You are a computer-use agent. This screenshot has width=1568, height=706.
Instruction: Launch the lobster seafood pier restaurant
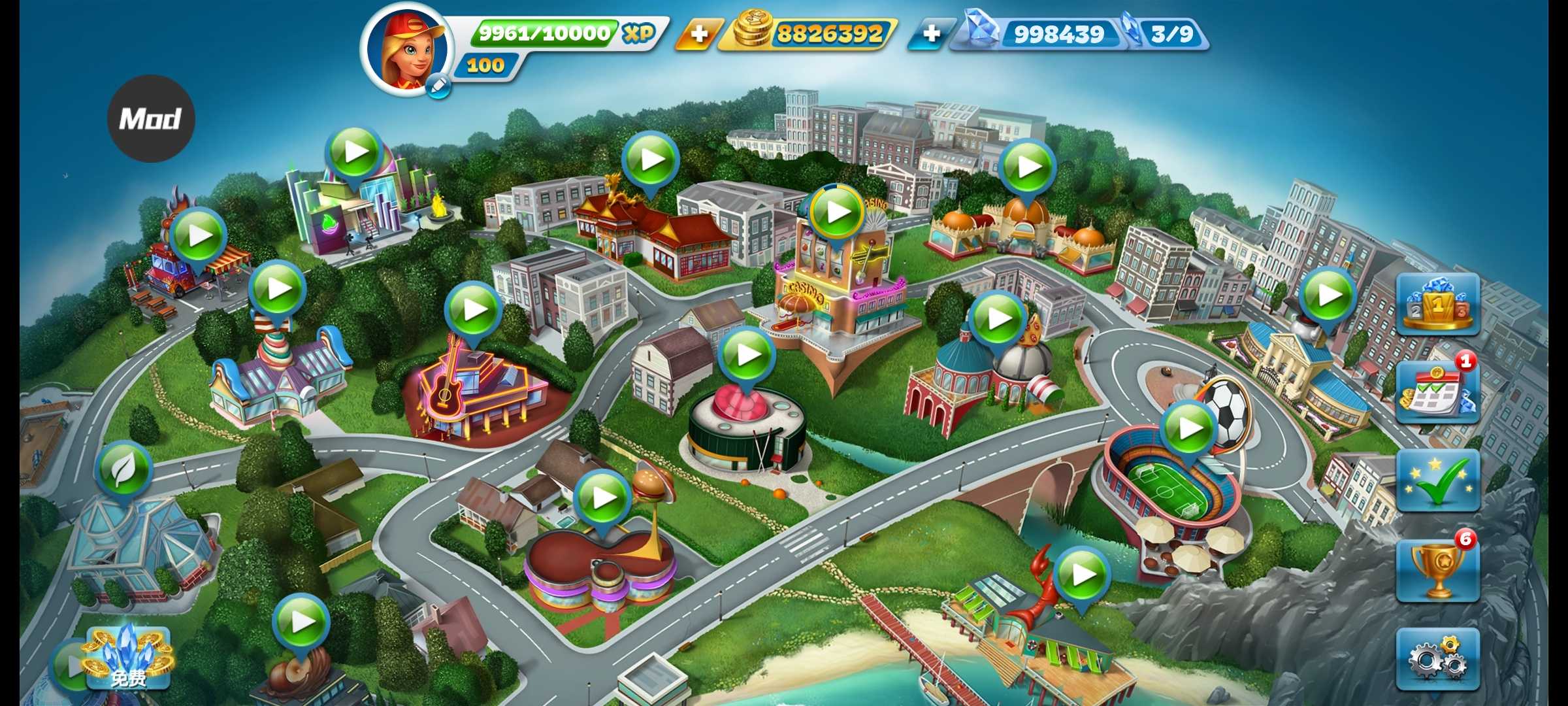click(x=1082, y=575)
